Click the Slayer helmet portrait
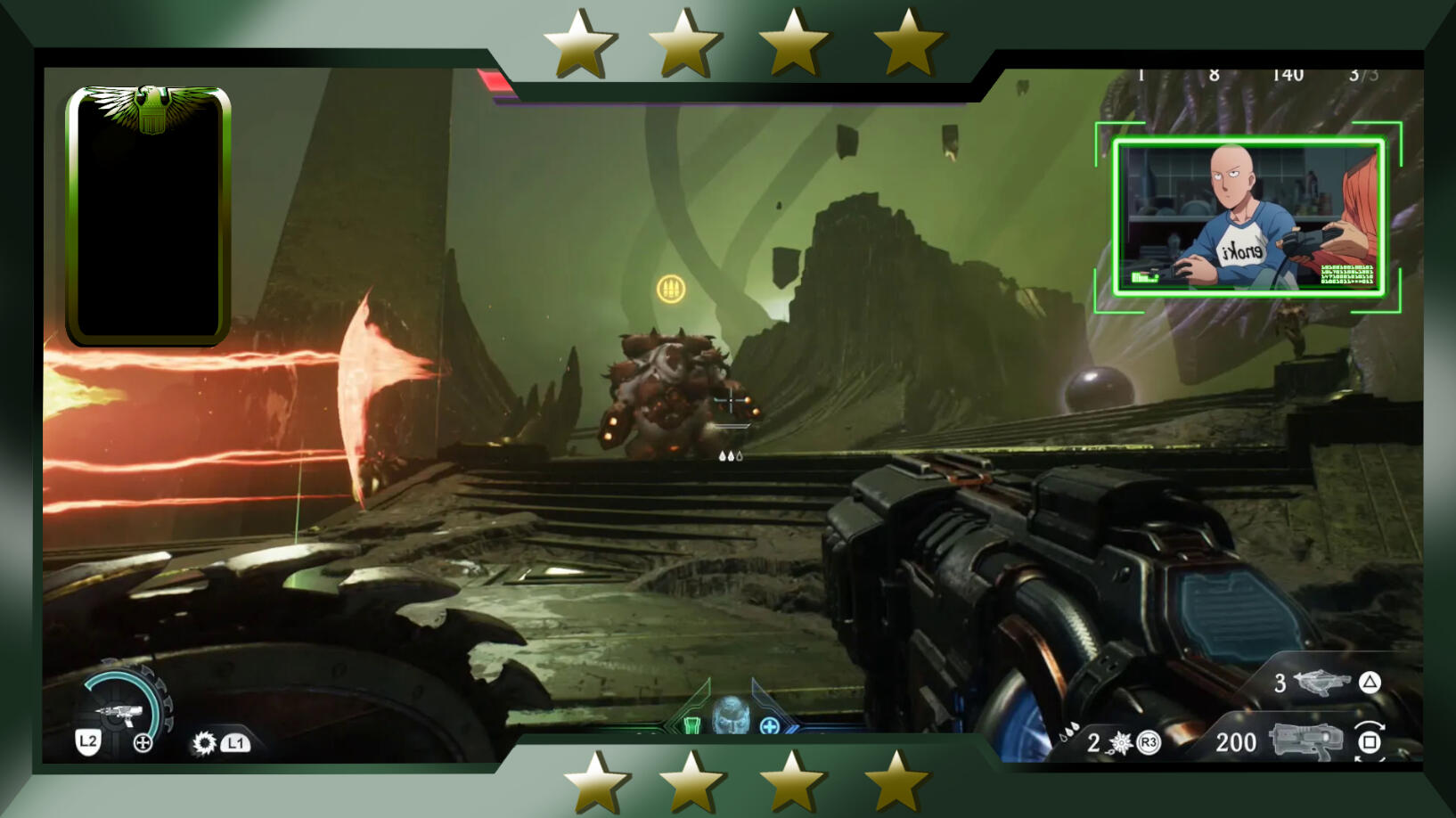 point(731,715)
